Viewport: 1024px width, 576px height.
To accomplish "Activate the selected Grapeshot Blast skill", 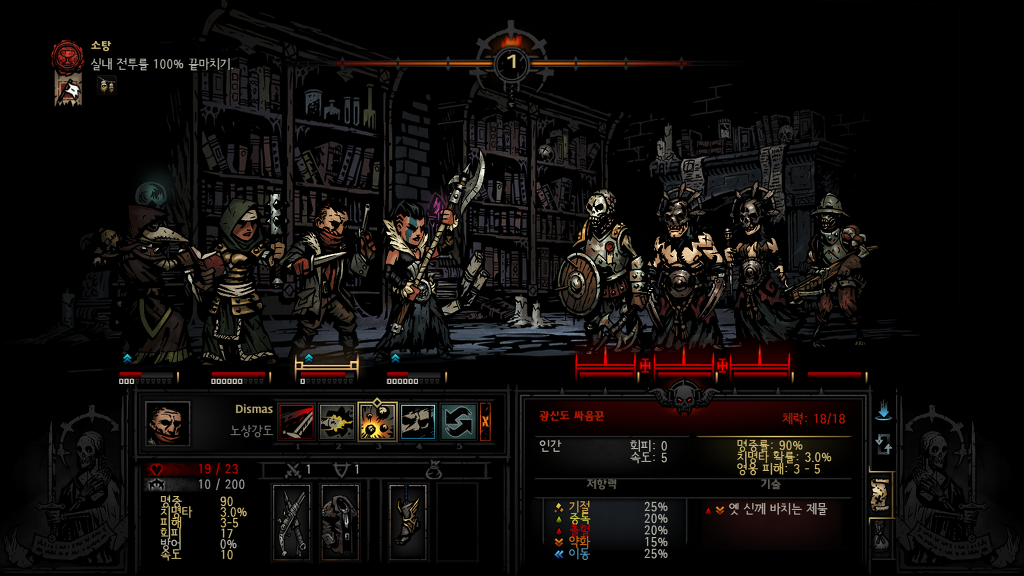I will coord(378,422).
